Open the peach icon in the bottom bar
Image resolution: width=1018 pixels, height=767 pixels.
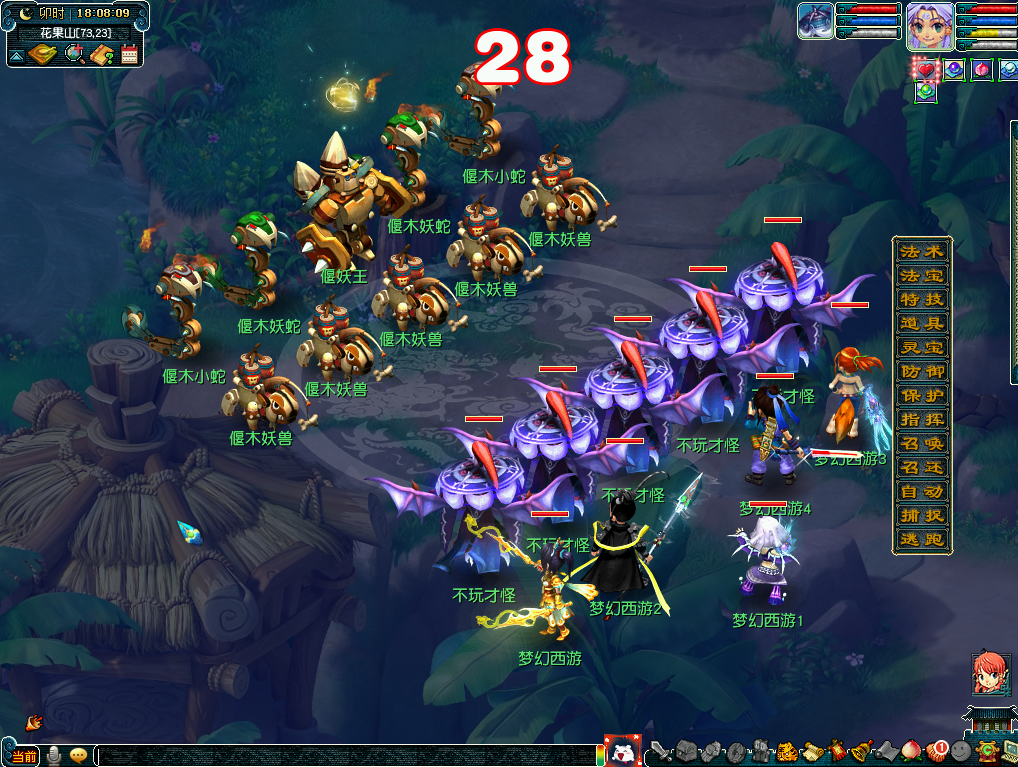coord(911,750)
